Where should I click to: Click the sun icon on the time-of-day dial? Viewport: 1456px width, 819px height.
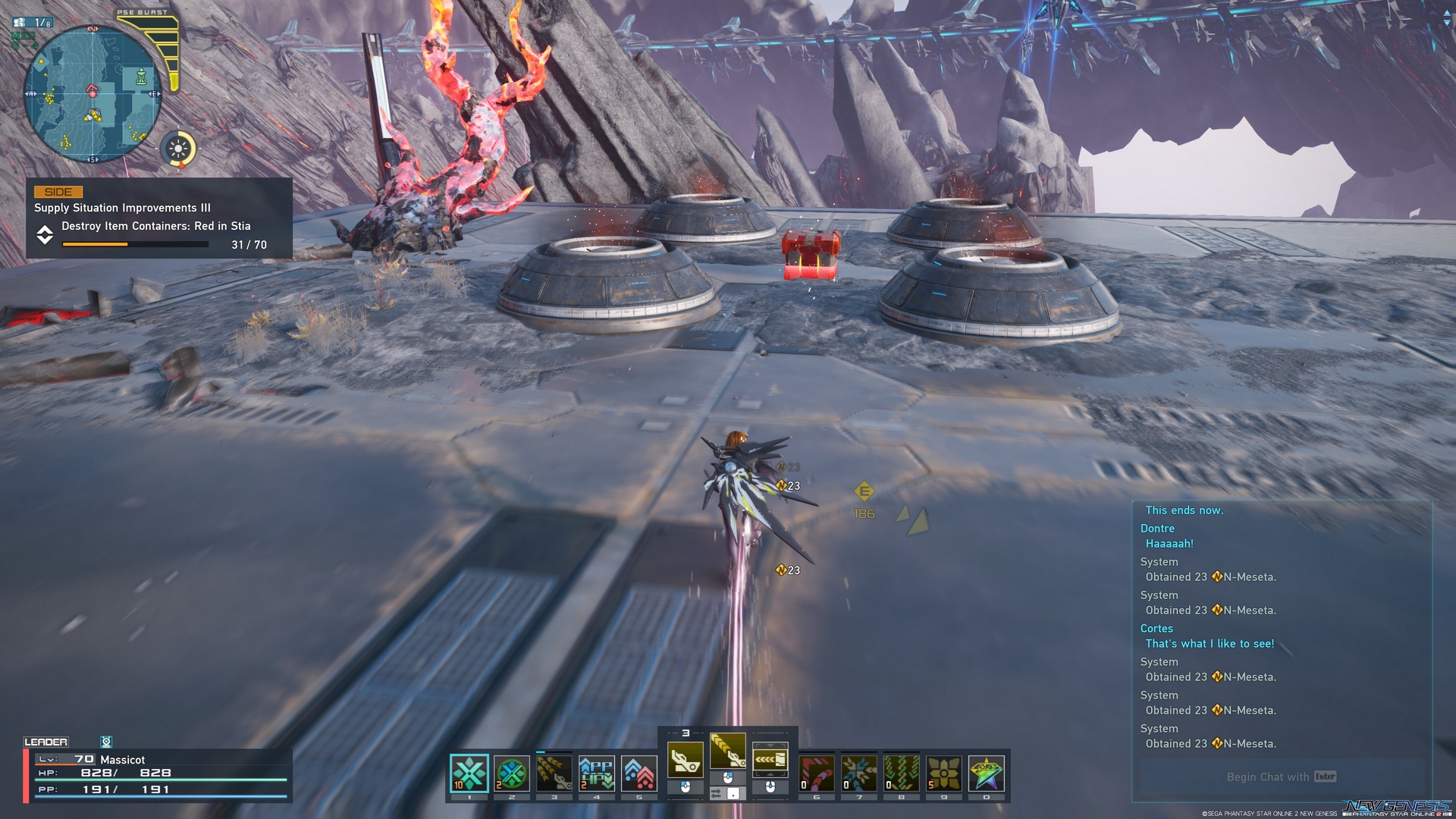pyautogui.click(x=178, y=149)
